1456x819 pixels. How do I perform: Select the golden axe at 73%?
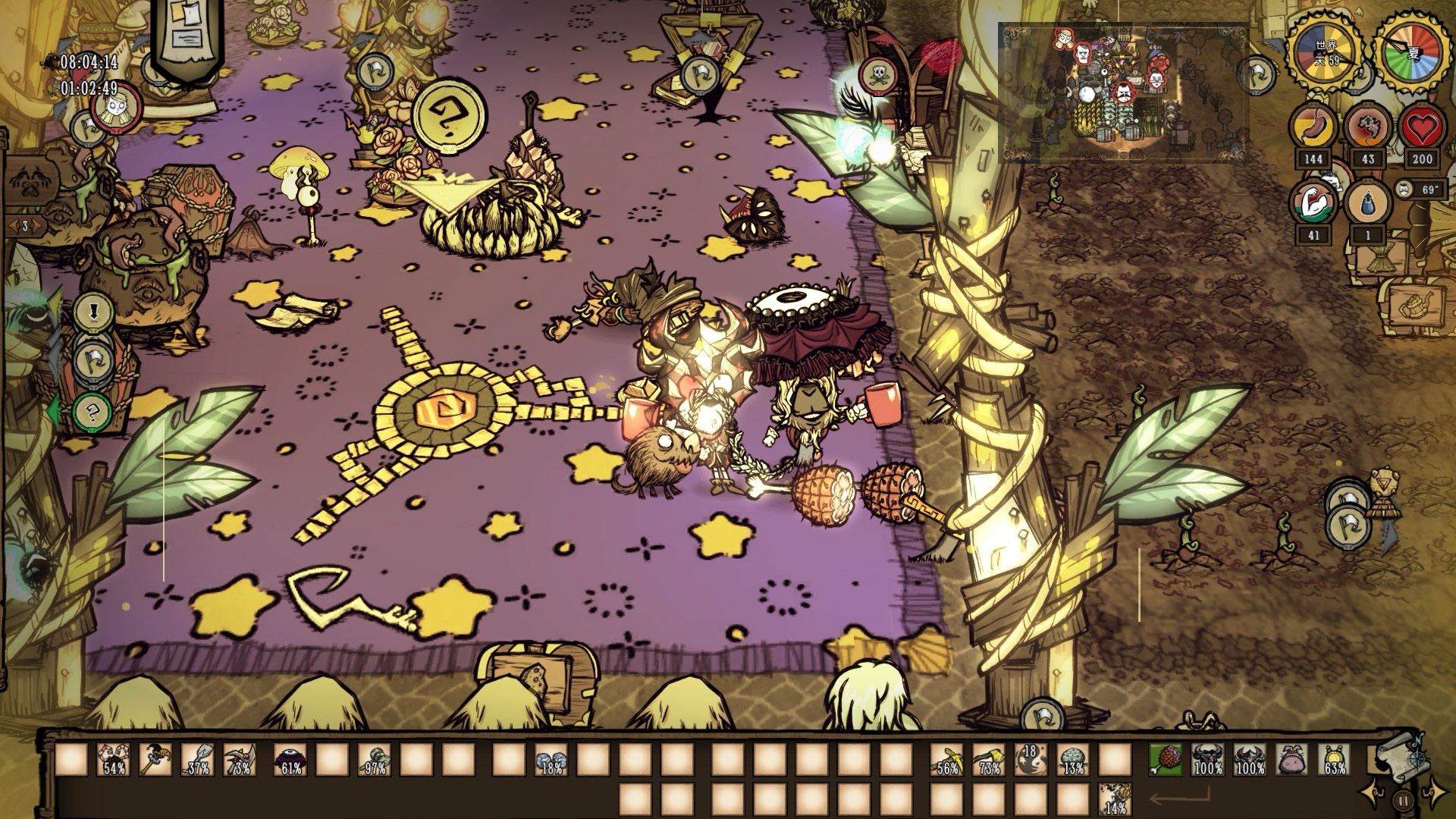coord(989,759)
